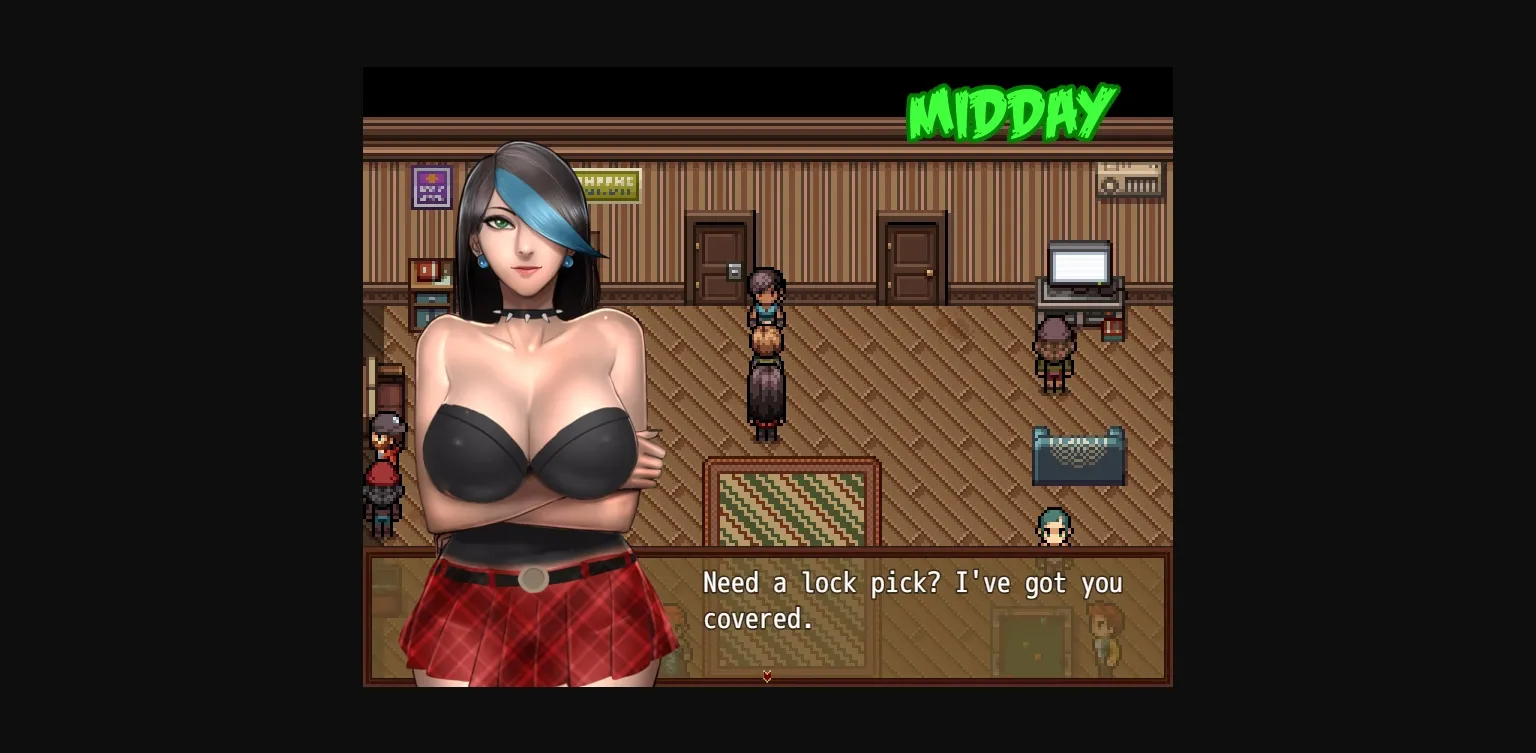Click the doormat at the bottom entrance
Image resolution: width=1536 pixels, height=753 pixels.
[1030, 640]
